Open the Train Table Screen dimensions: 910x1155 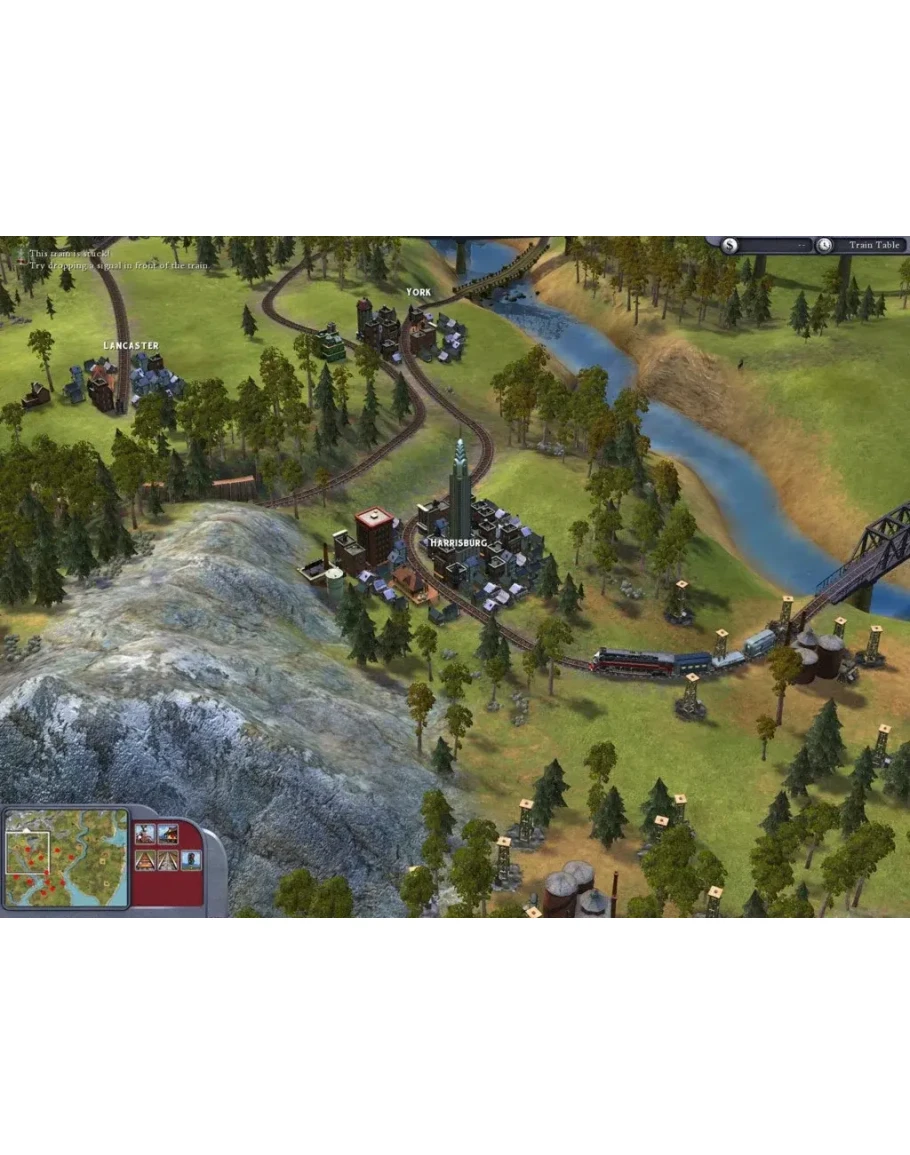coord(874,245)
